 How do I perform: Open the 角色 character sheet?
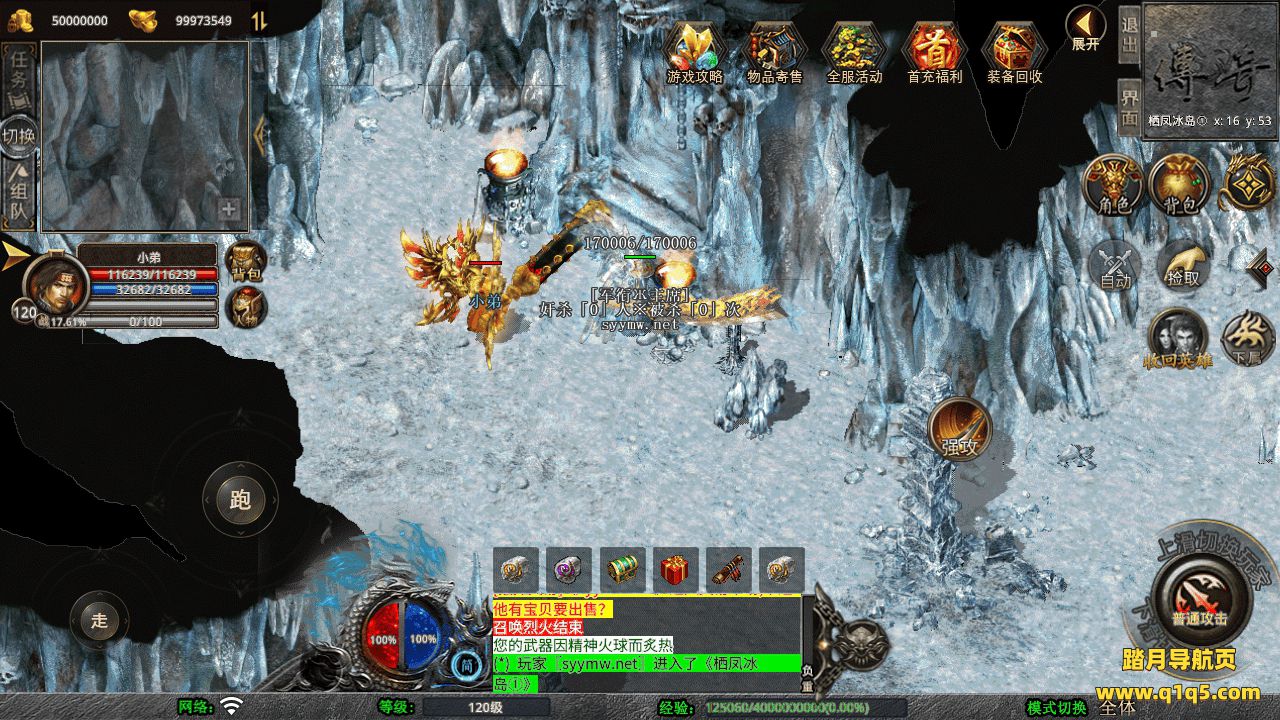click(1114, 186)
